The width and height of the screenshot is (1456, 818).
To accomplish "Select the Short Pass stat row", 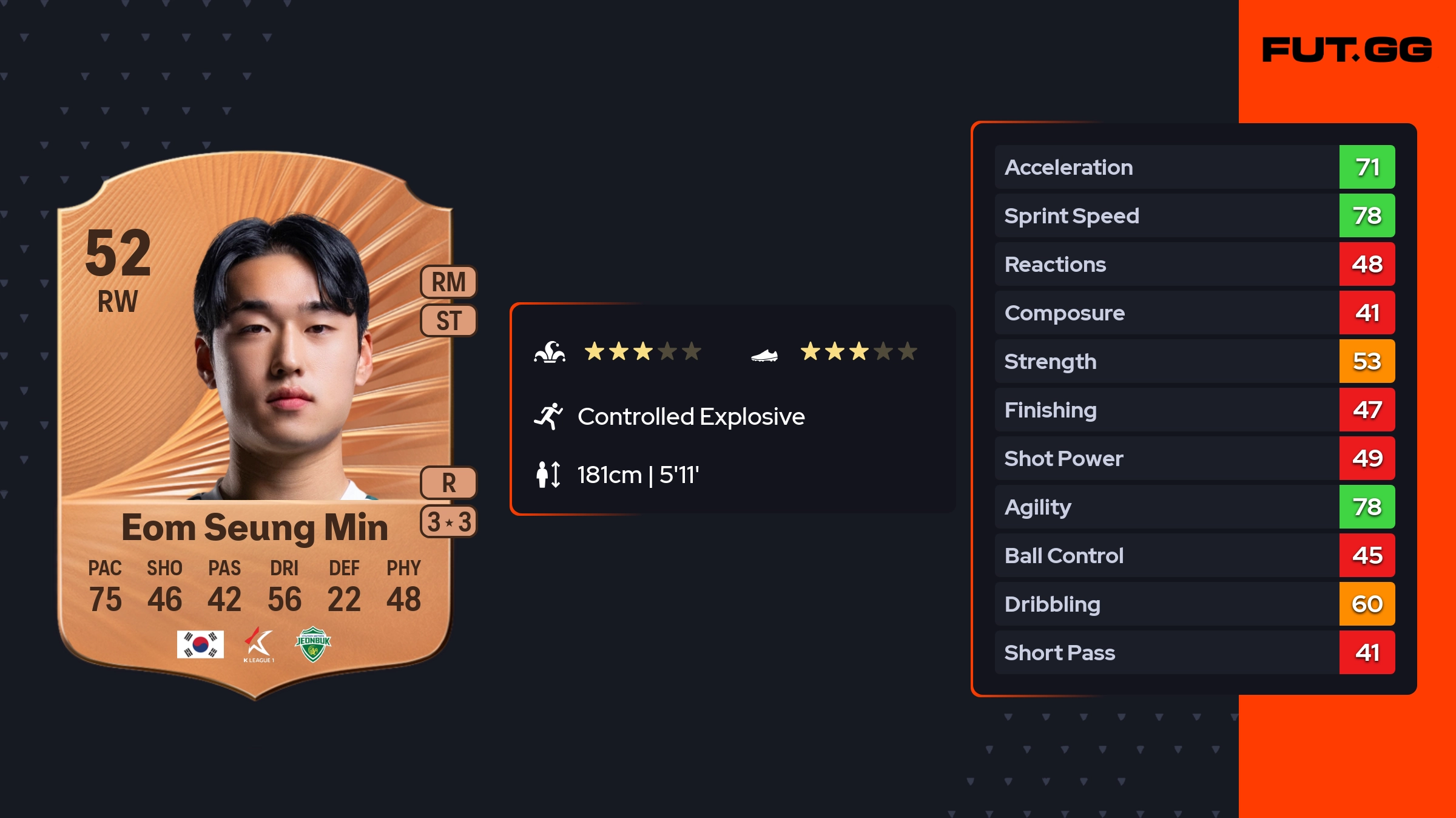I will (1194, 652).
